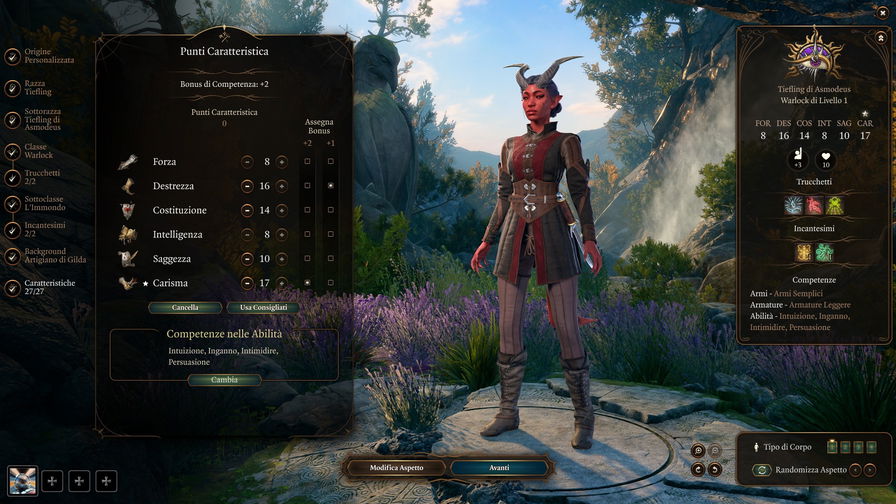Open Modifica Aspetto to edit appearance
Screen dimensions: 896x504
(397, 468)
